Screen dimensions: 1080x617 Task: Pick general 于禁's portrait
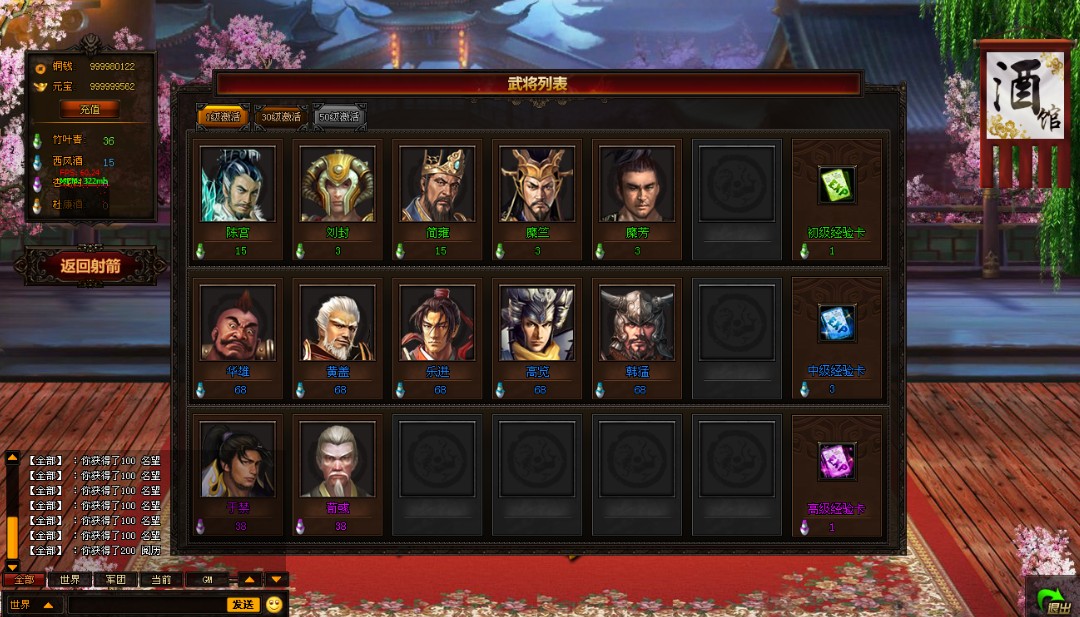[237, 459]
